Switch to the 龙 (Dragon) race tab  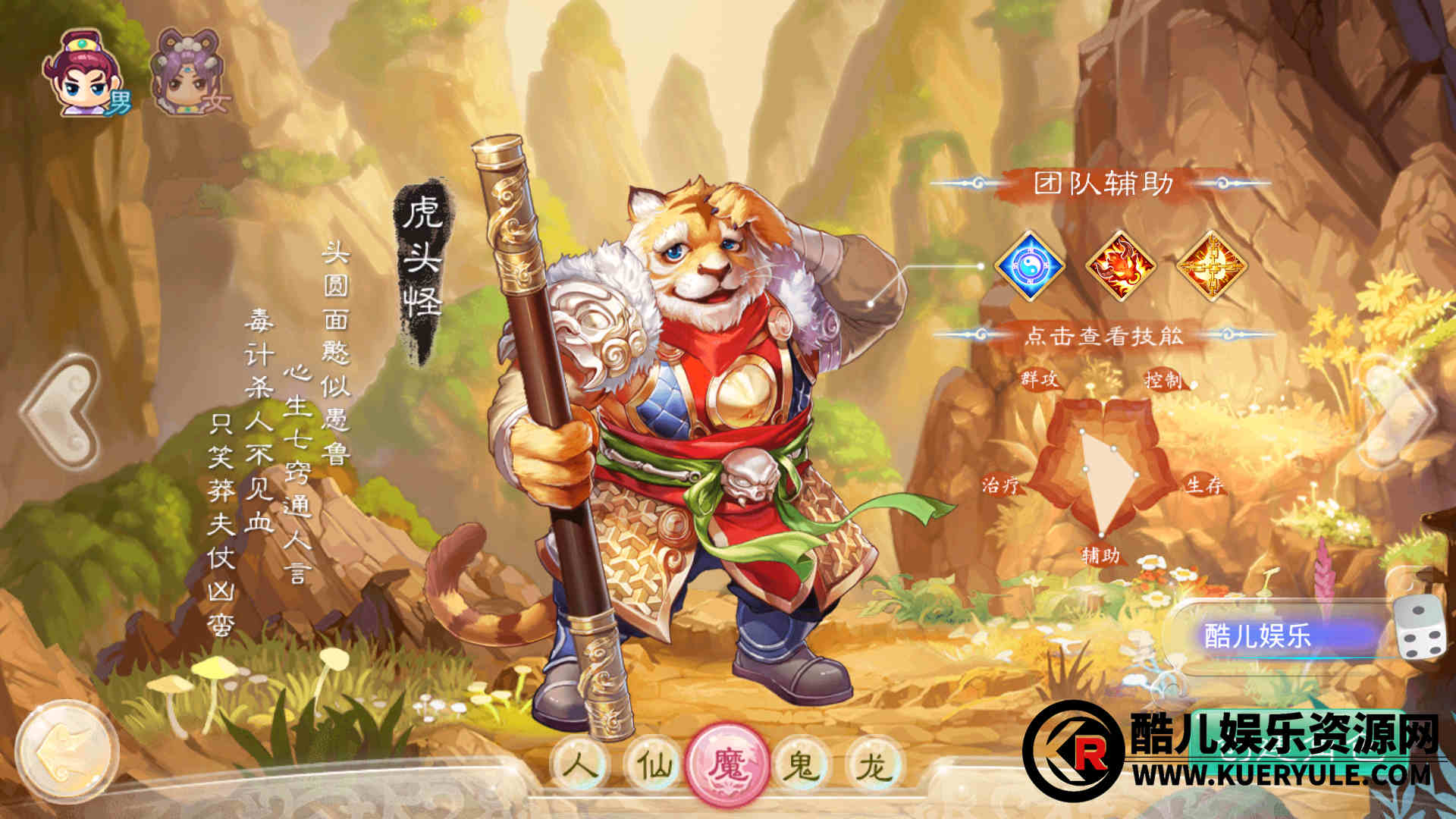tap(874, 765)
